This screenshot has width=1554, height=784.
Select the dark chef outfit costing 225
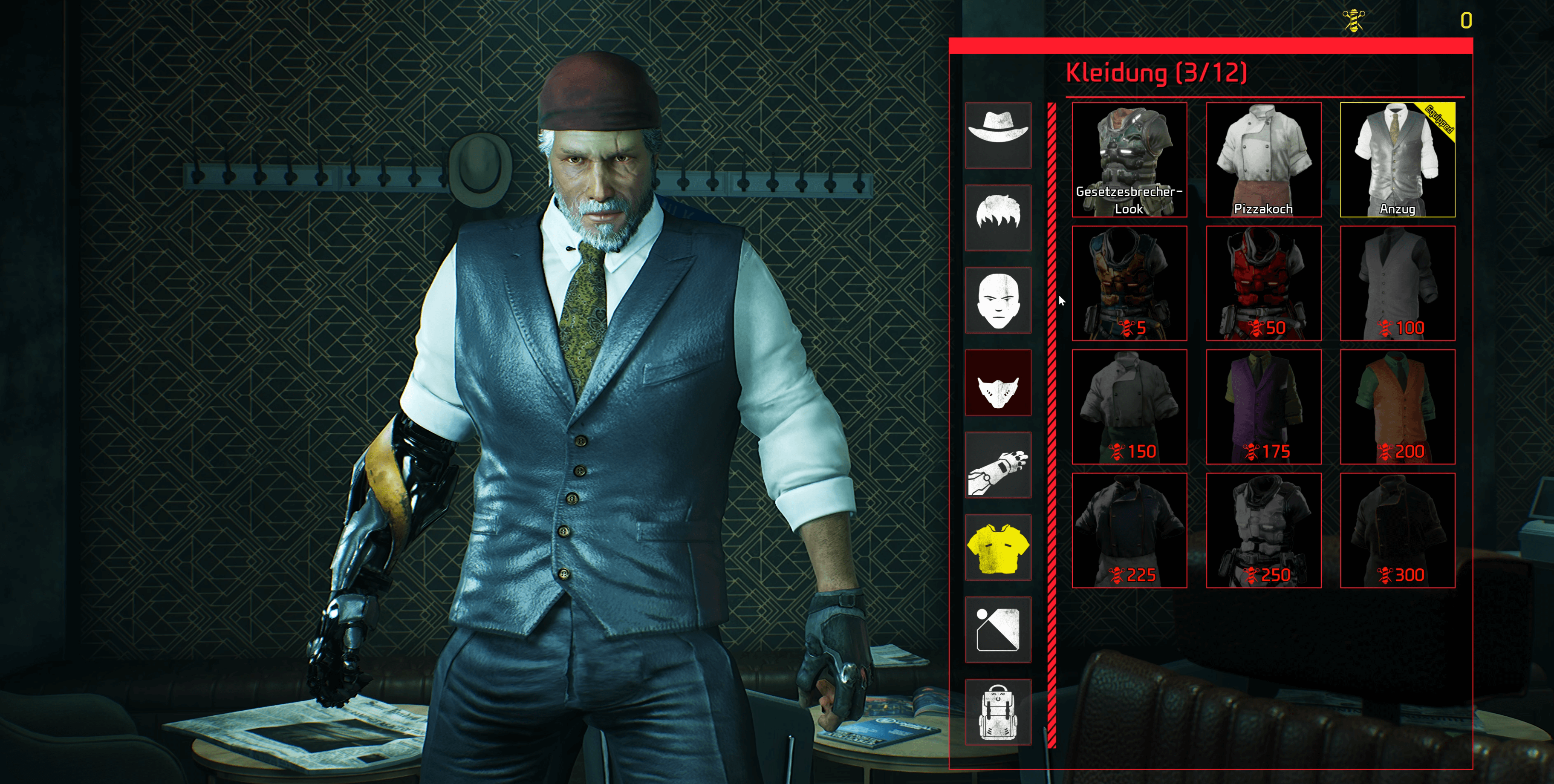click(1129, 530)
